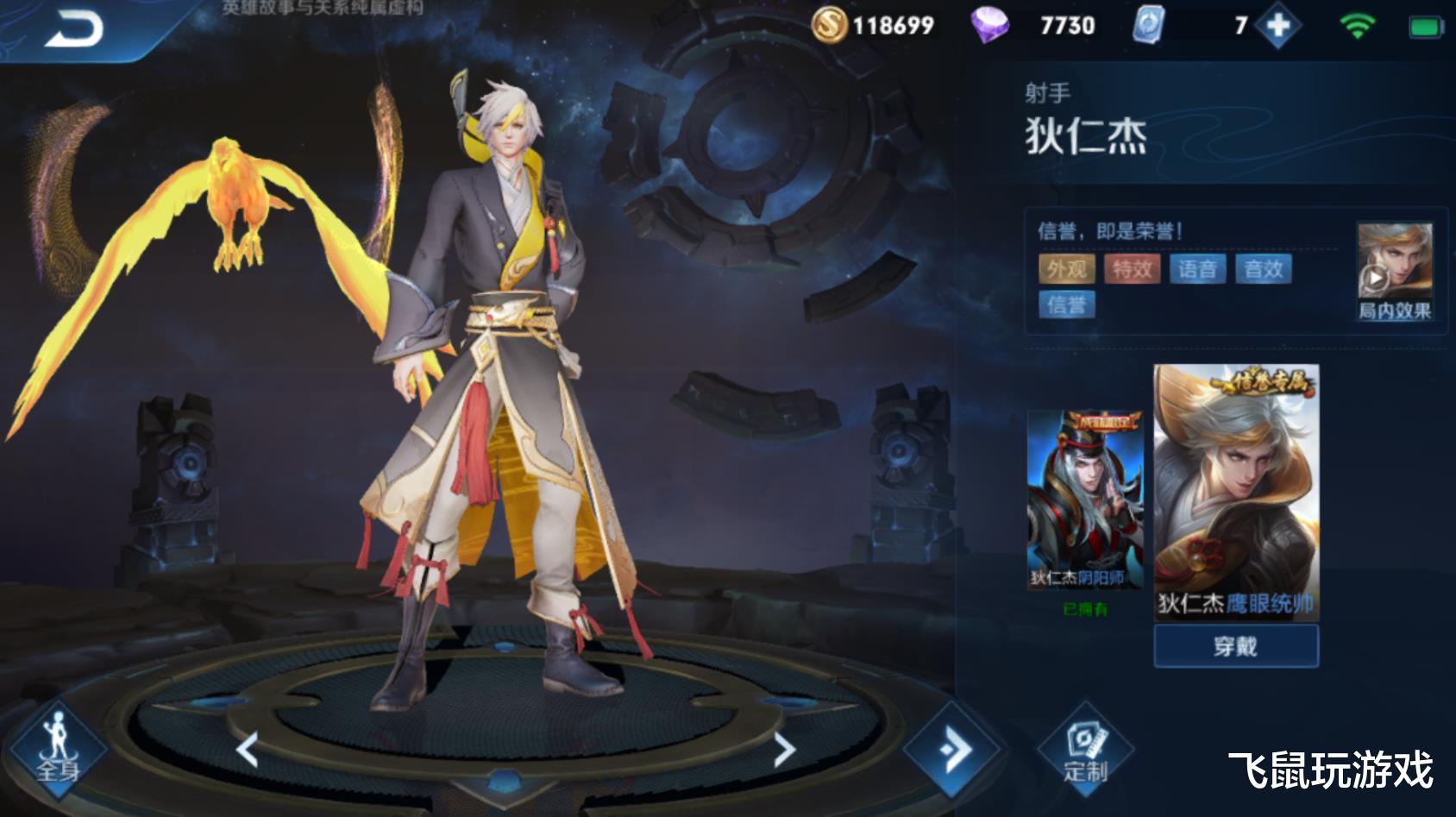Expand the 信誉 reputation category
The image size is (1456, 817).
click(1070, 306)
